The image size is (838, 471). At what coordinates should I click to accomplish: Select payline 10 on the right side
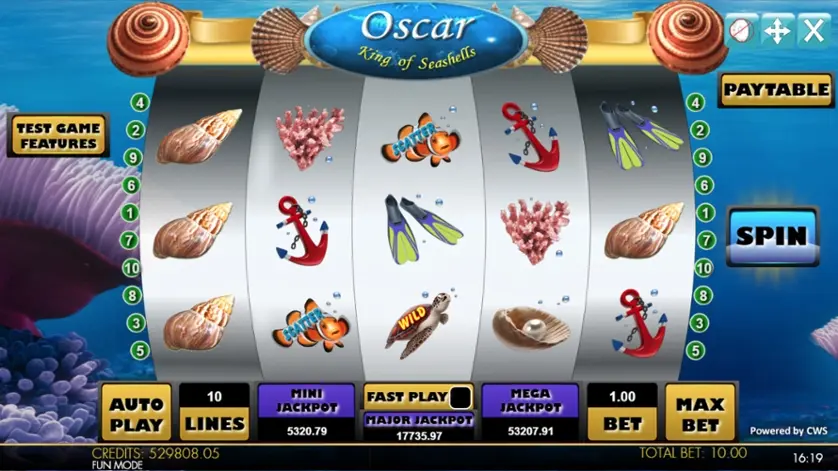(704, 268)
